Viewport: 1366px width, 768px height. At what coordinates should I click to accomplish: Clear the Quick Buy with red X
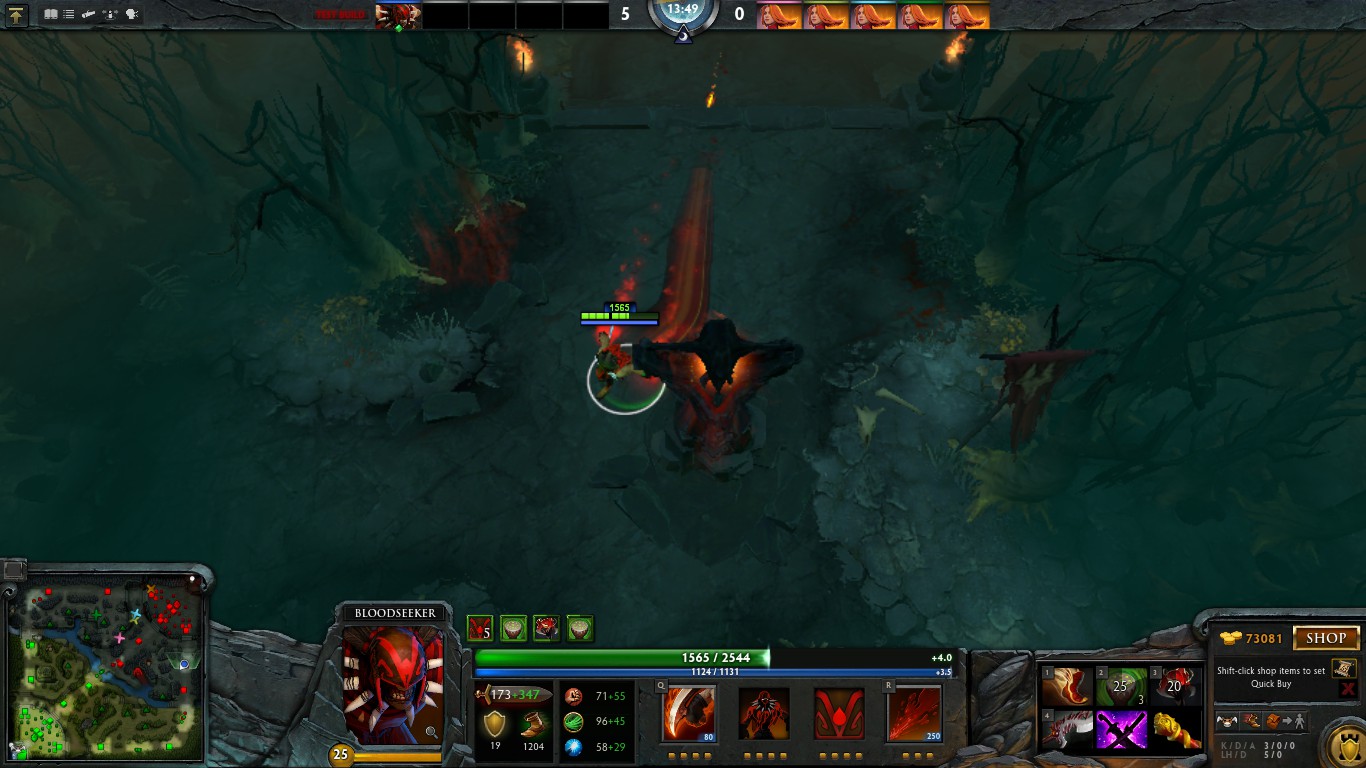[1347, 689]
